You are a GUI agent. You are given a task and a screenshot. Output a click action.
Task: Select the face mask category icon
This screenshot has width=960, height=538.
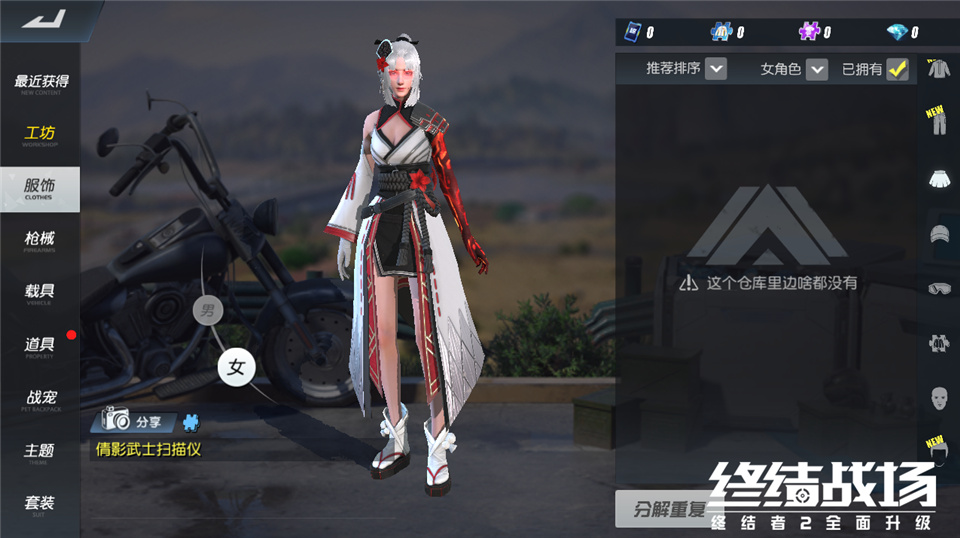coord(938,397)
